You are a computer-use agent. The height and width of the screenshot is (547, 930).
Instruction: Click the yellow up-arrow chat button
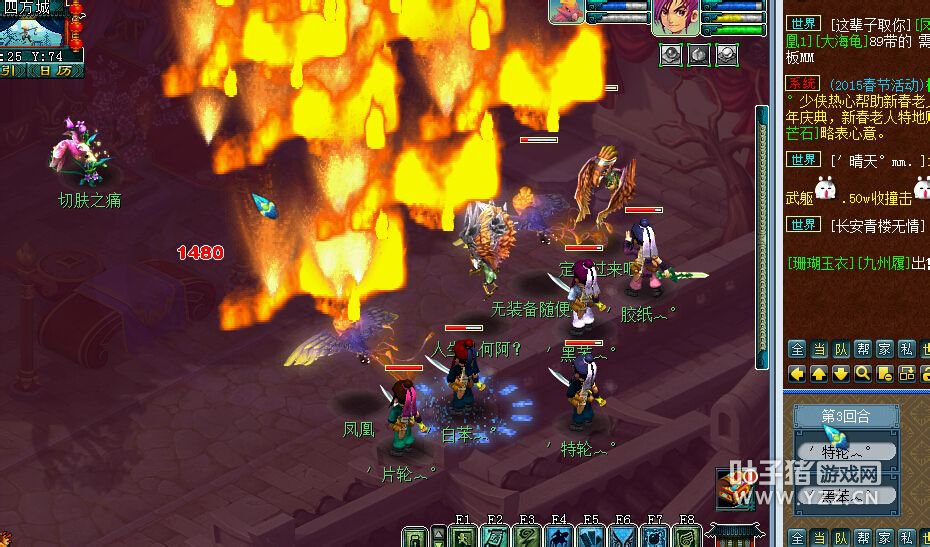pos(819,373)
